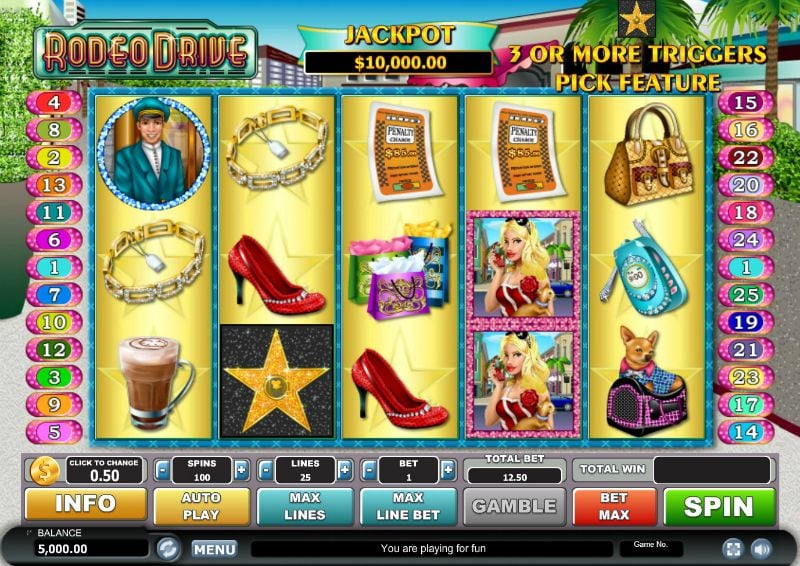Spin the reels with the green SPIN button

[719, 506]
